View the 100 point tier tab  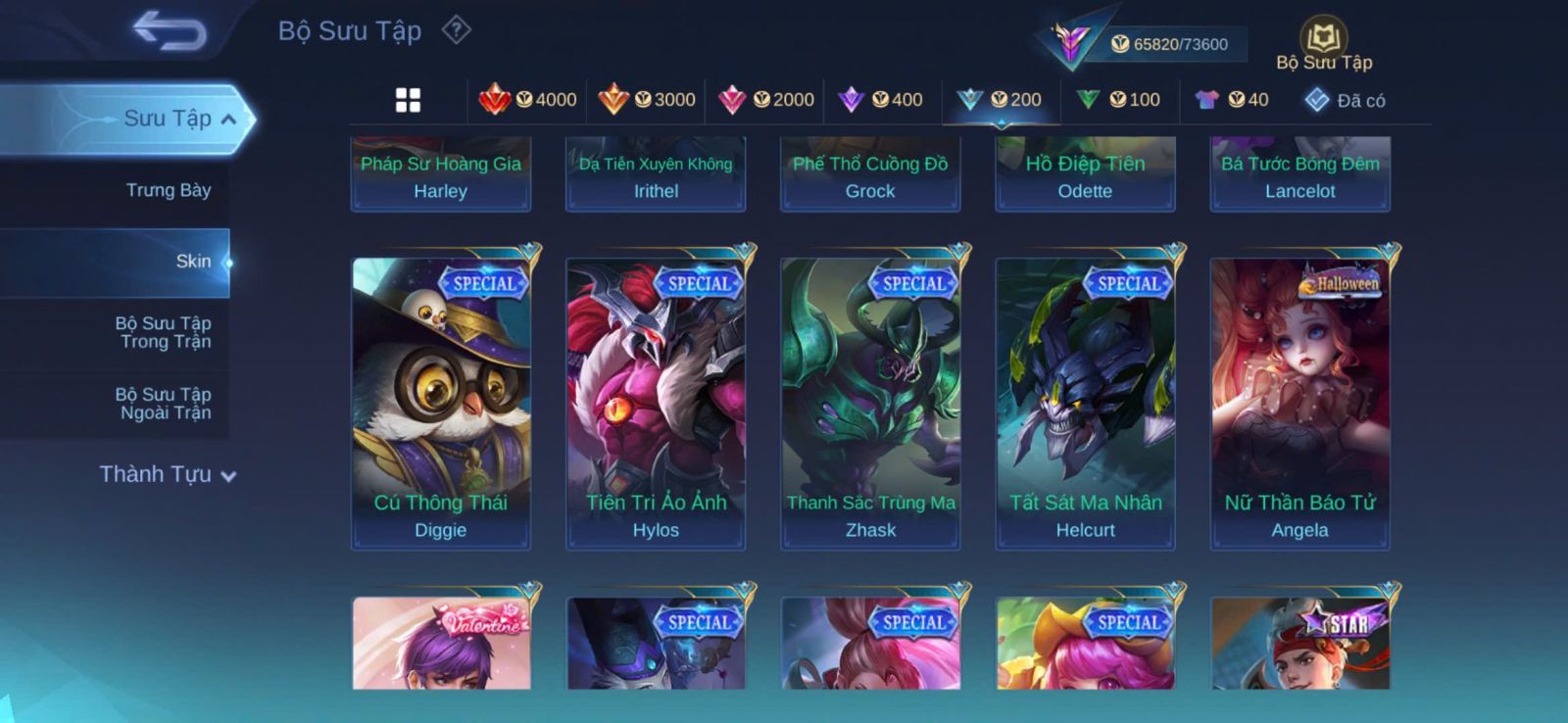(x=1118, y=100)
